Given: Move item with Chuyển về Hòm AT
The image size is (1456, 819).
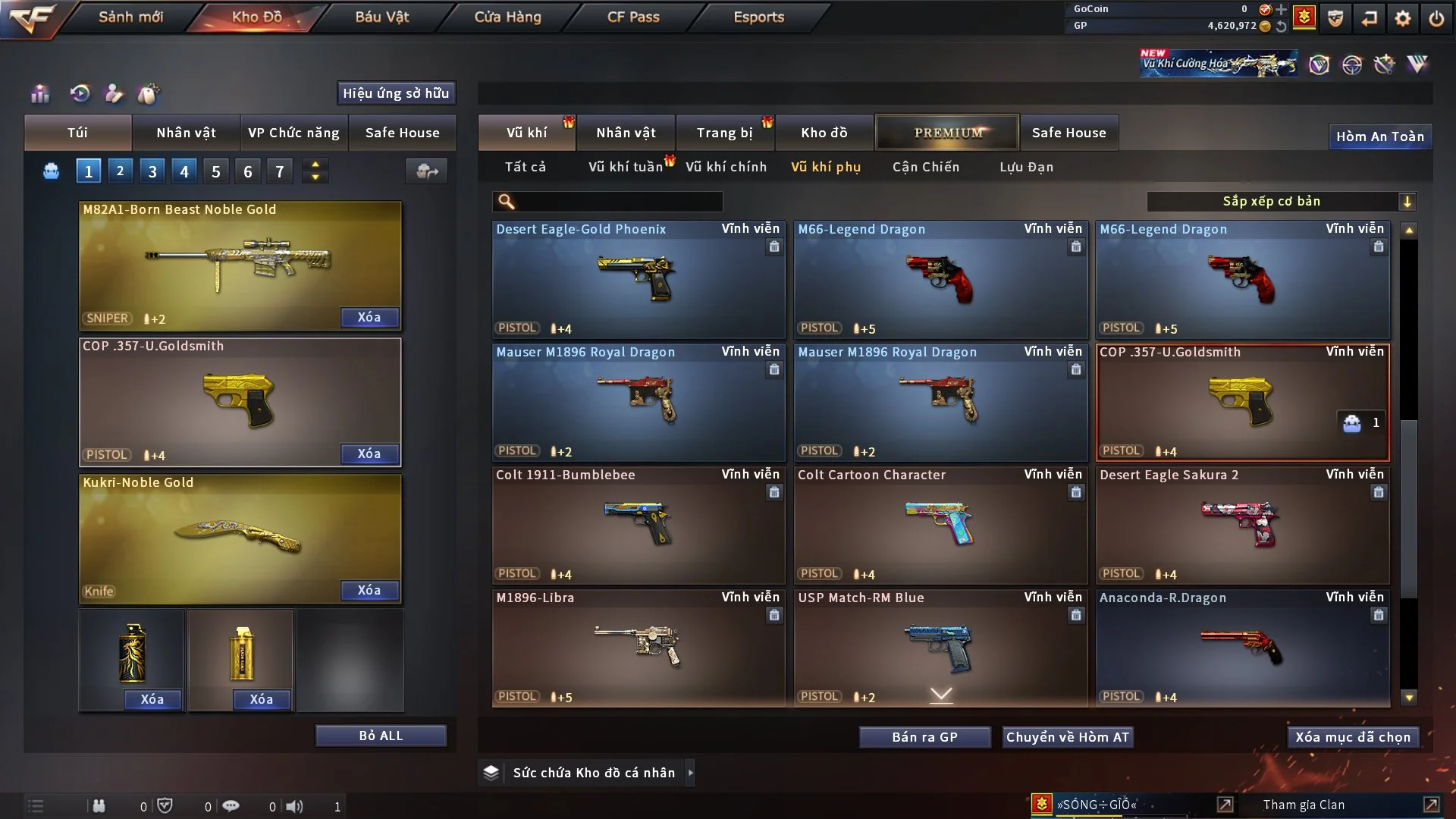Looking at the screenshot, I should [1067, 737].
